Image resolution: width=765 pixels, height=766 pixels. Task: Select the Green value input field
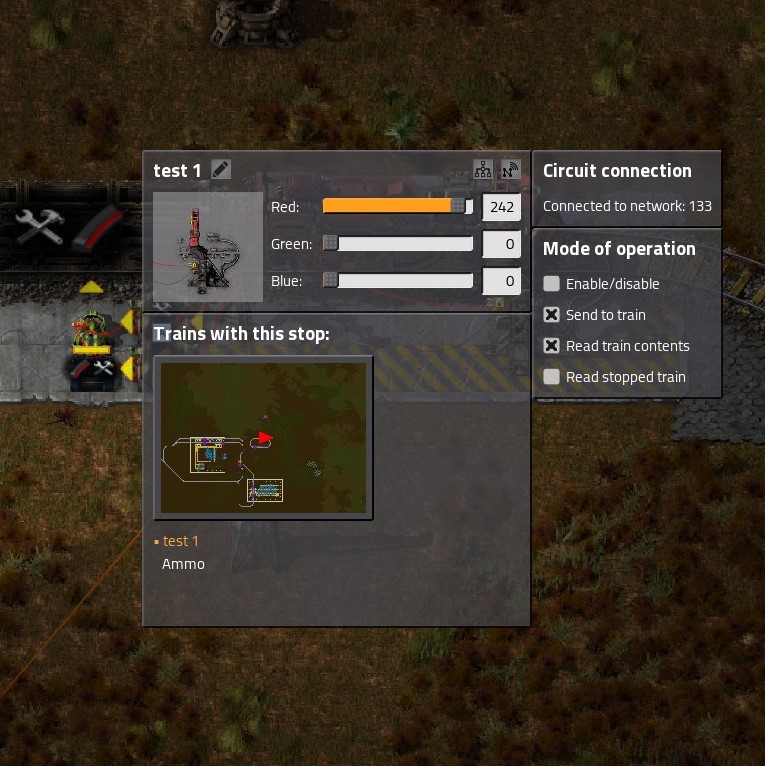501,244
